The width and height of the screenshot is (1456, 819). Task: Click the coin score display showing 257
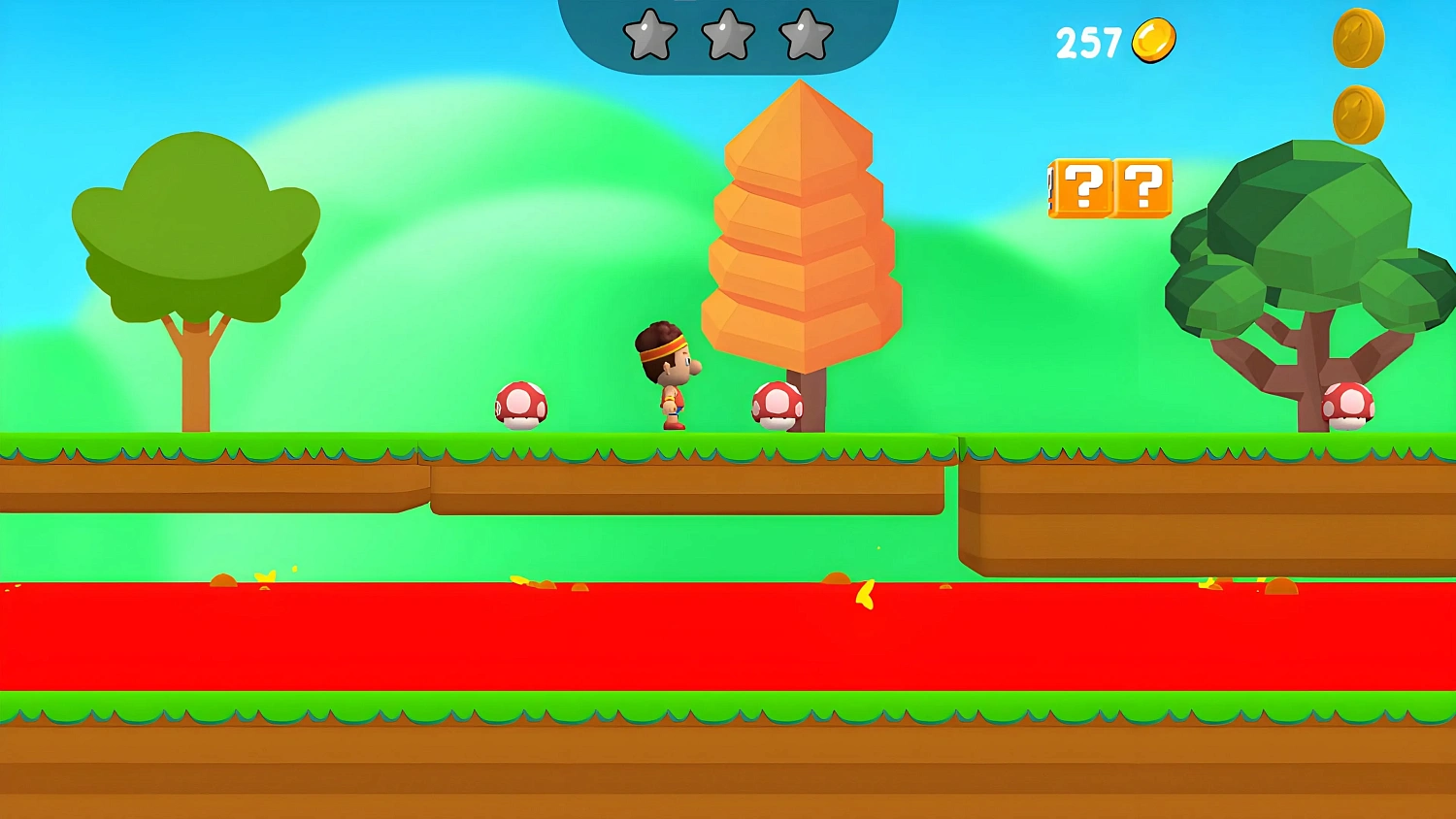tap(1091, 40)
